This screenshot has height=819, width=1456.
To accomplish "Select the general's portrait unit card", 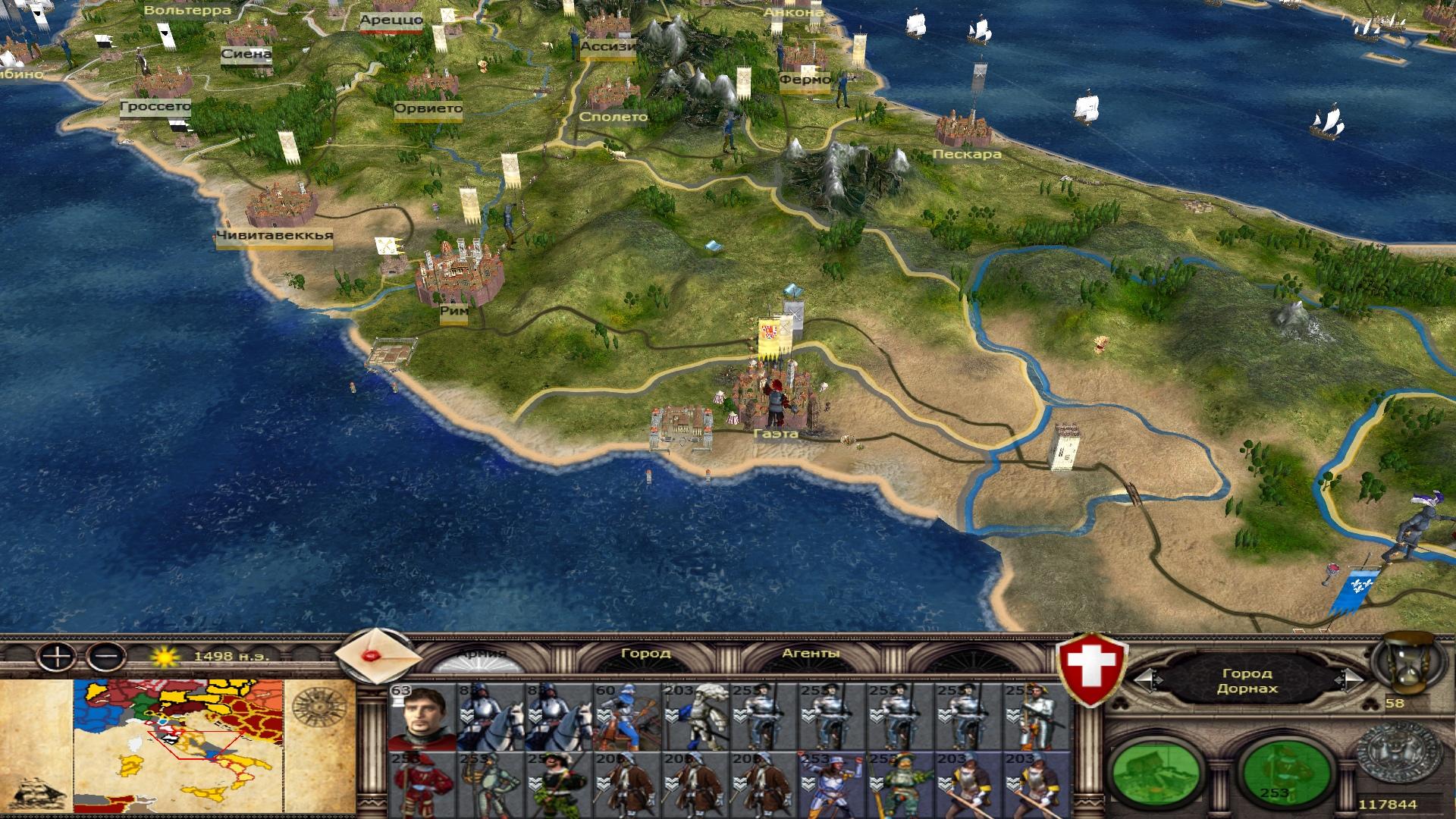I will coord(422,717).
